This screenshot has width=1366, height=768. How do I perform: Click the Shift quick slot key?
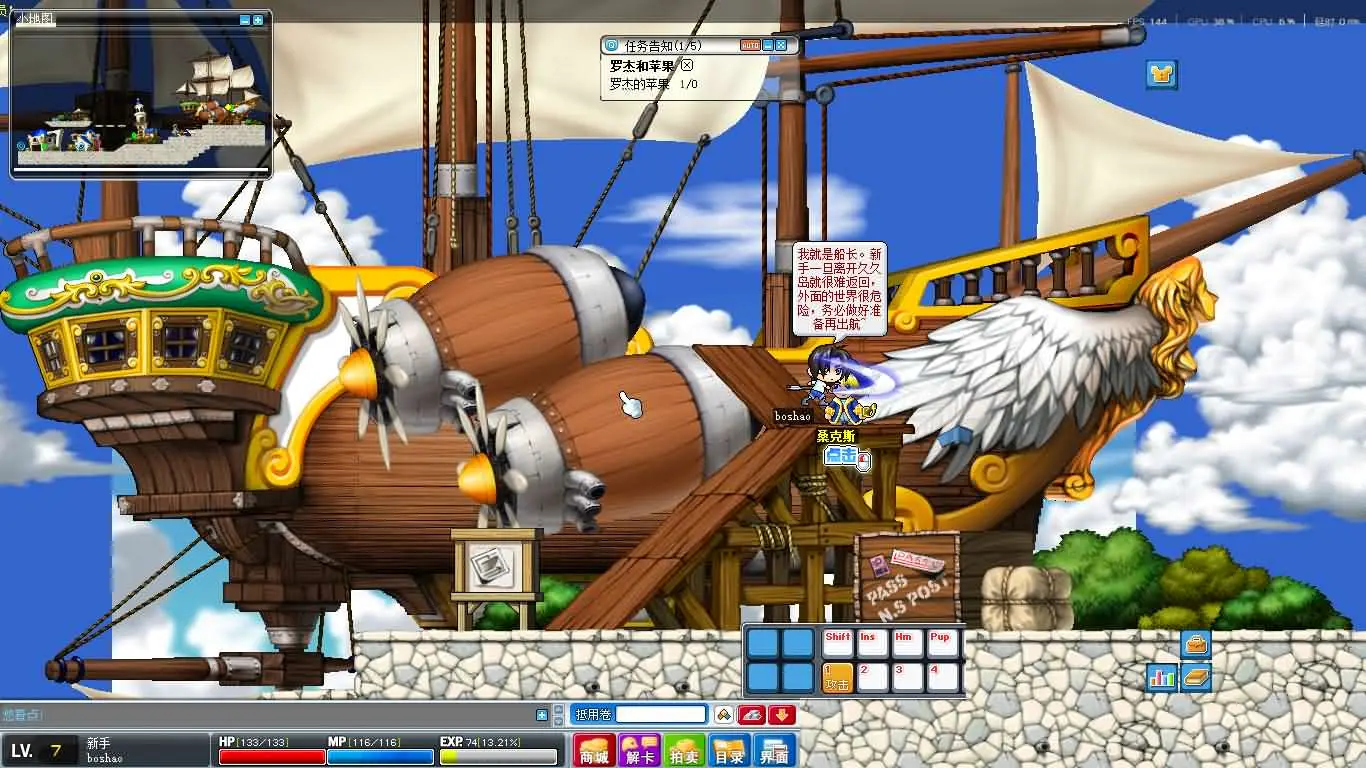pos(837,643)
